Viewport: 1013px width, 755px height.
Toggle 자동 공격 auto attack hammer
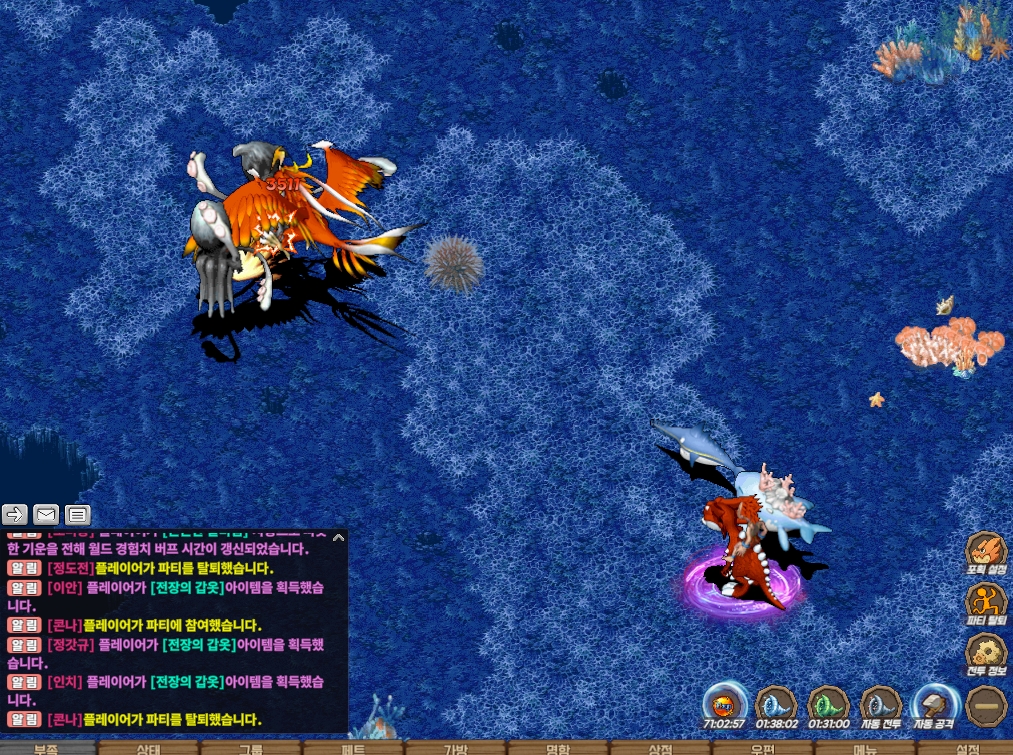[934, 706]
